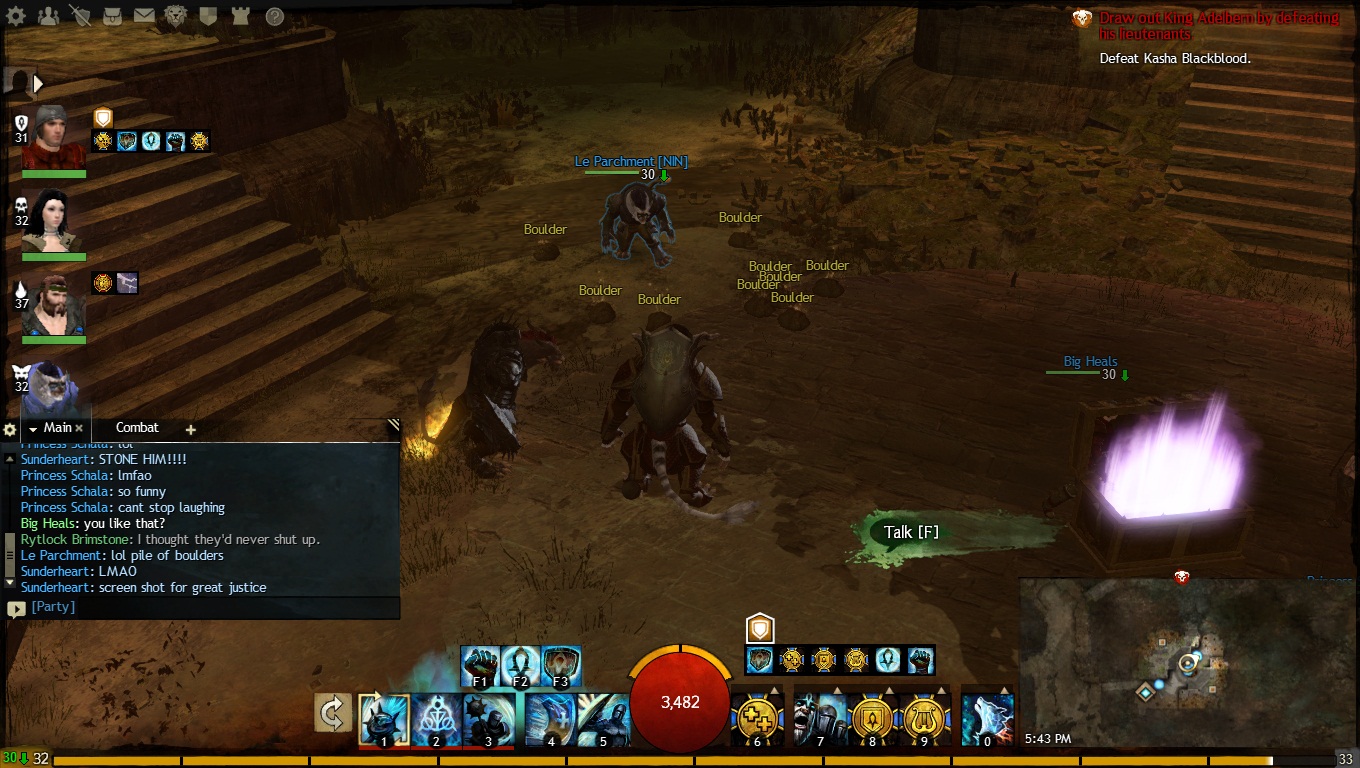This screenshot has height=768, width=1360.
Task: Click the minimap in the corner
Action: pos(1187,662)
